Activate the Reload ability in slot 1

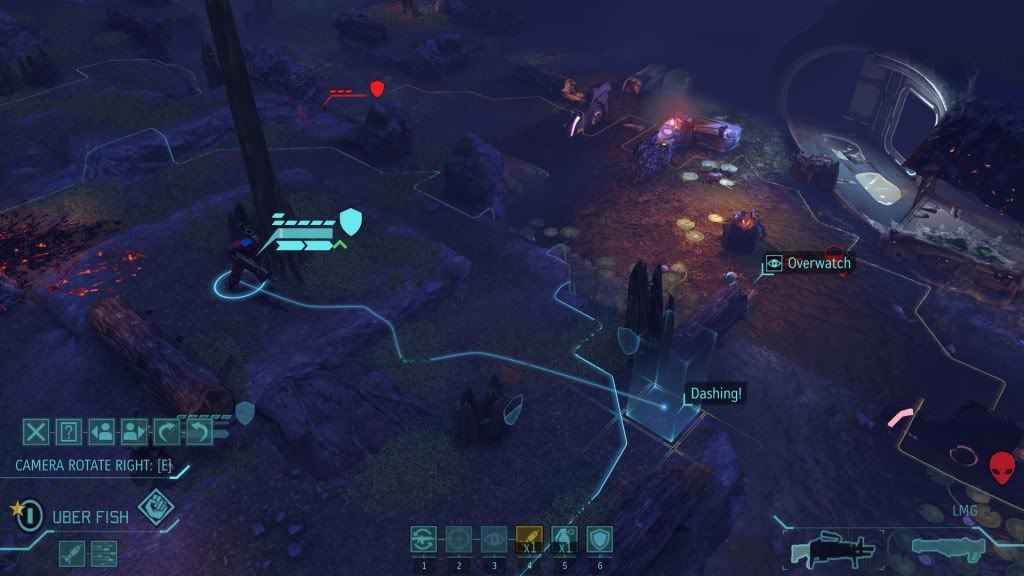pos(423,540)
